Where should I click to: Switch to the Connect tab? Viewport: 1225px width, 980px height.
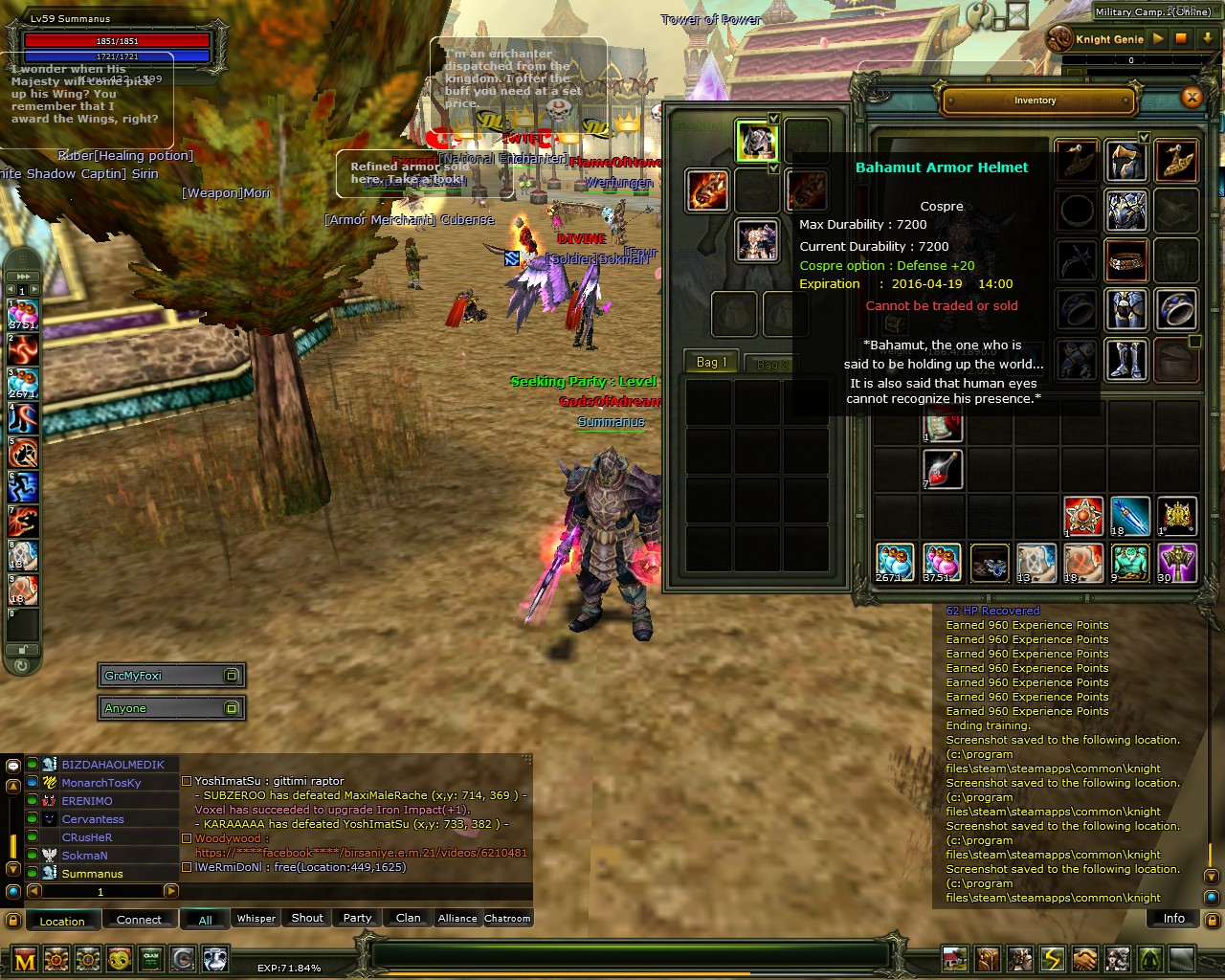pos(139,920)
